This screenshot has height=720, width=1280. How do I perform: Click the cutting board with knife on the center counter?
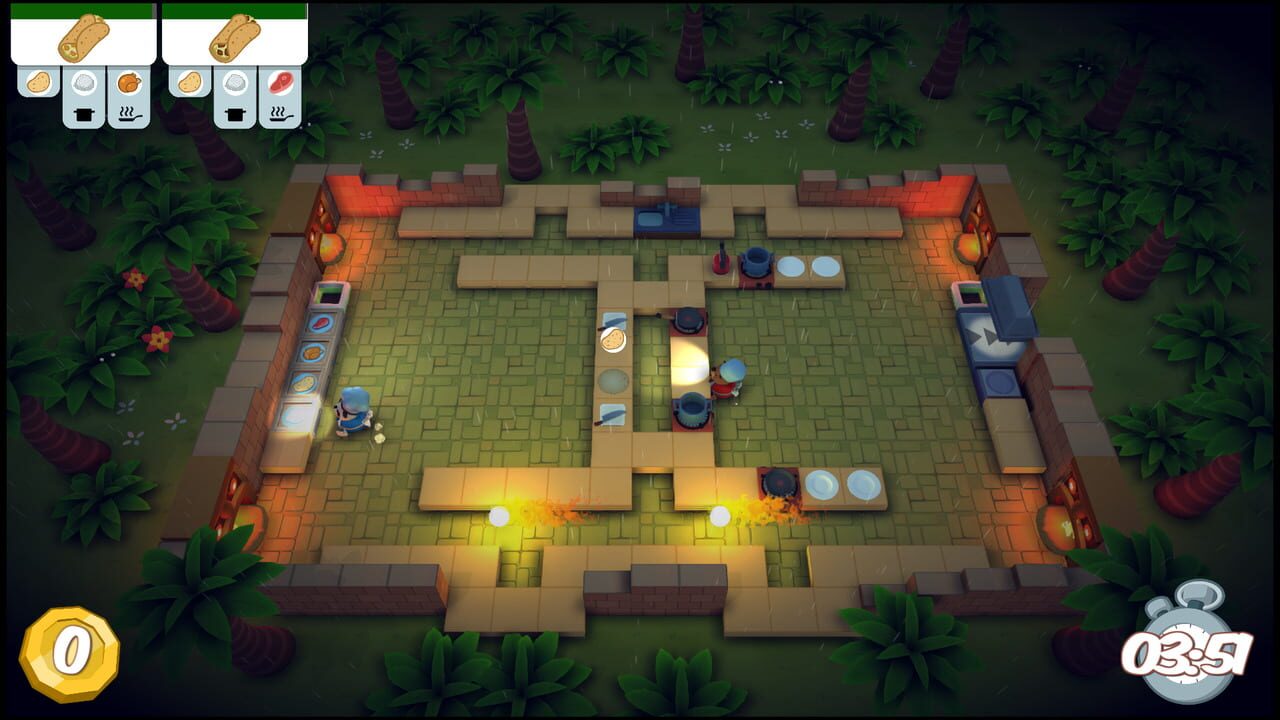pyautogui.click(x=612, y=414)
